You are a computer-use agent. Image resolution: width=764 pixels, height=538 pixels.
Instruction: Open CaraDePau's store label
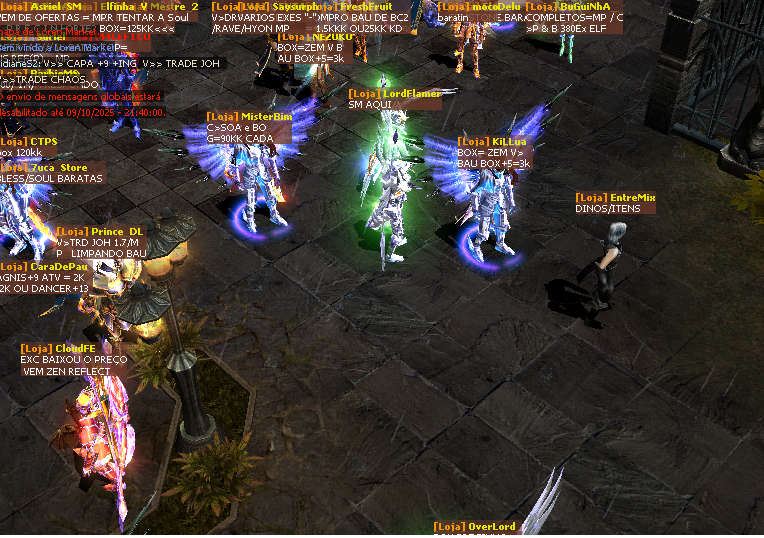[45, 266]
